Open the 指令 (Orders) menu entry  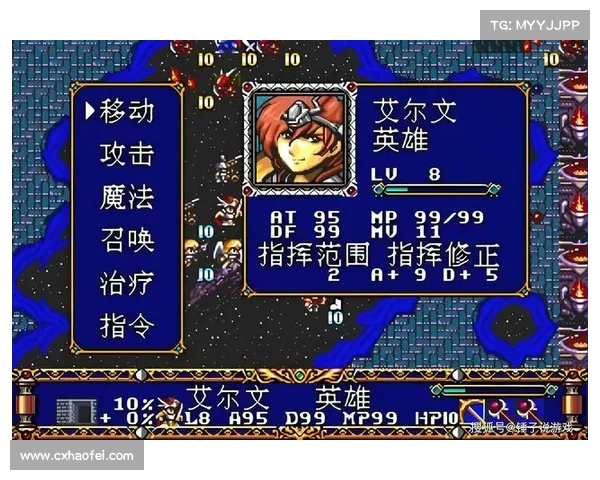[127, 326]
